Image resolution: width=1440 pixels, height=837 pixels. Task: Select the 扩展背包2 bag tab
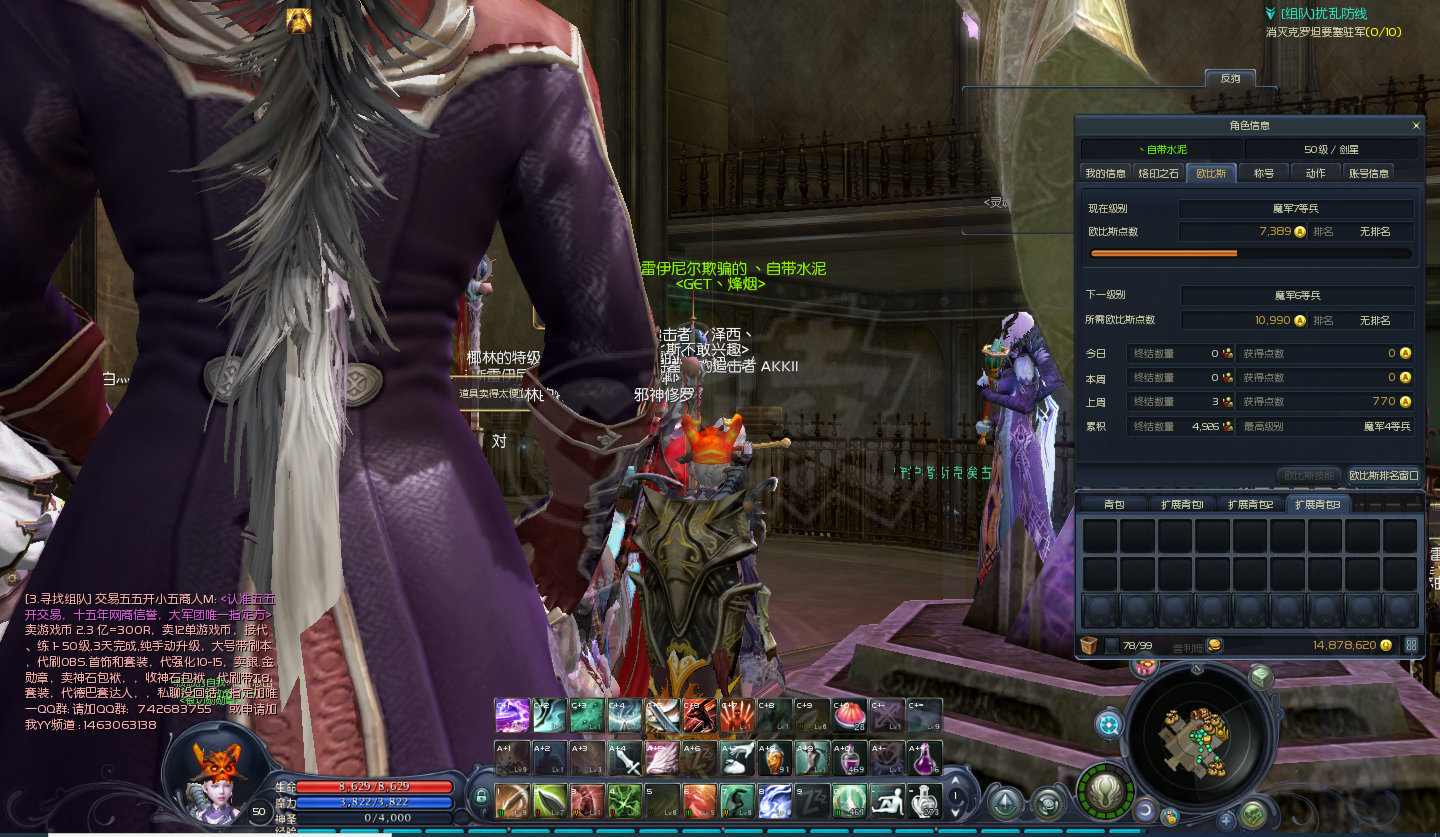(x=1250, y=505)
